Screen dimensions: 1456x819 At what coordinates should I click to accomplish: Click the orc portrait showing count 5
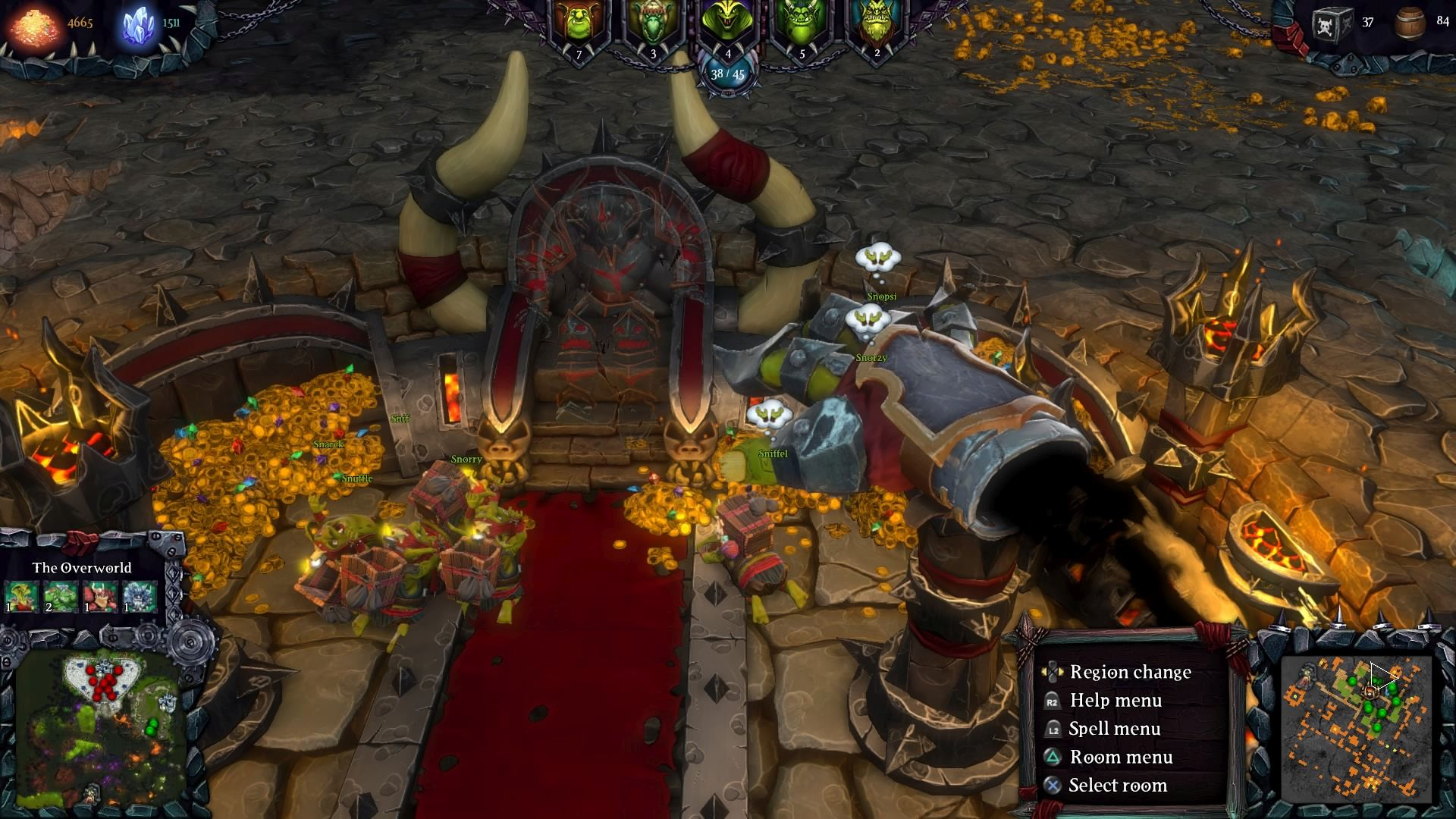802,19
